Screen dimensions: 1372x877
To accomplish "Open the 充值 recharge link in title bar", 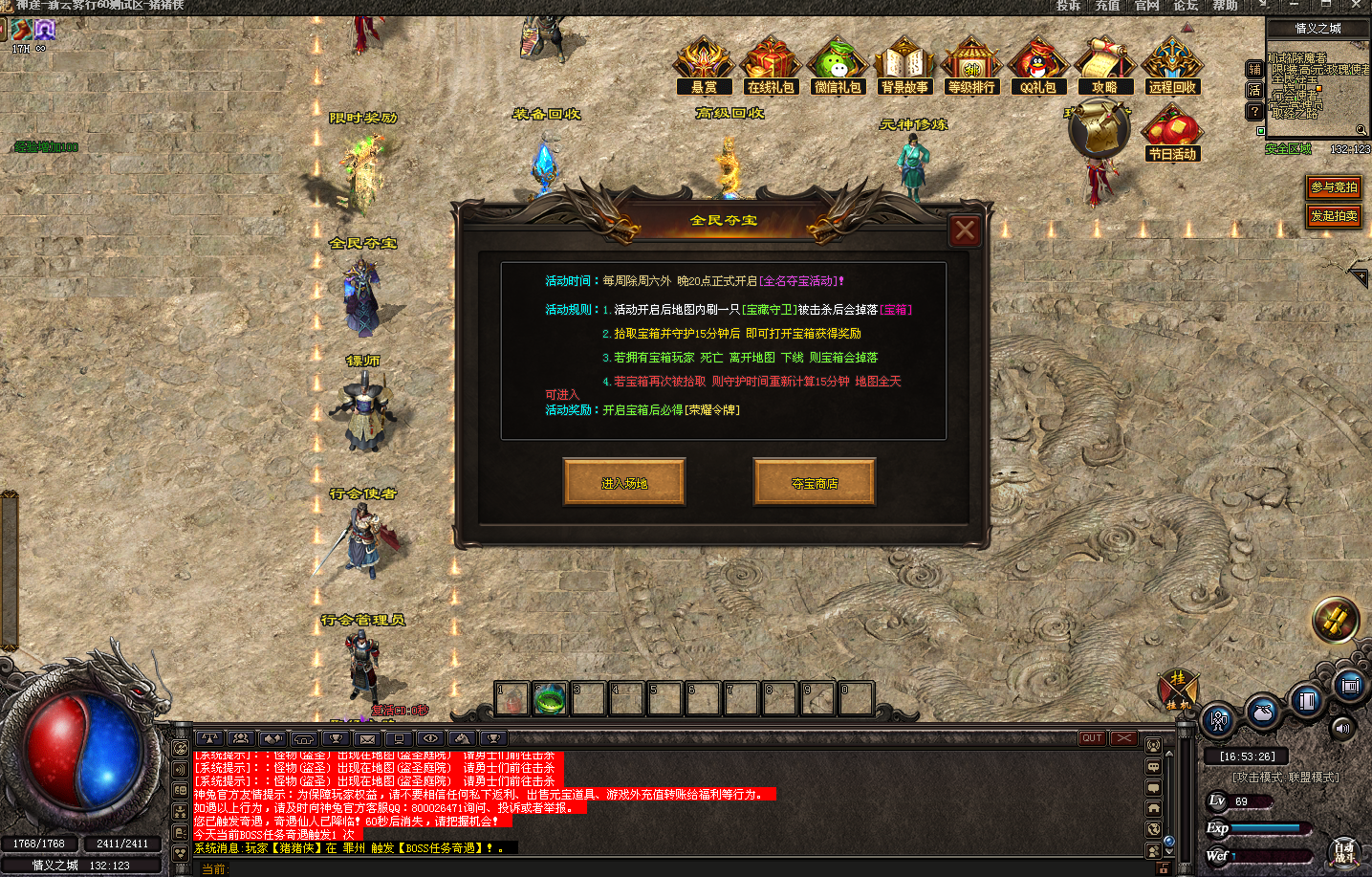I will 1107,6.
